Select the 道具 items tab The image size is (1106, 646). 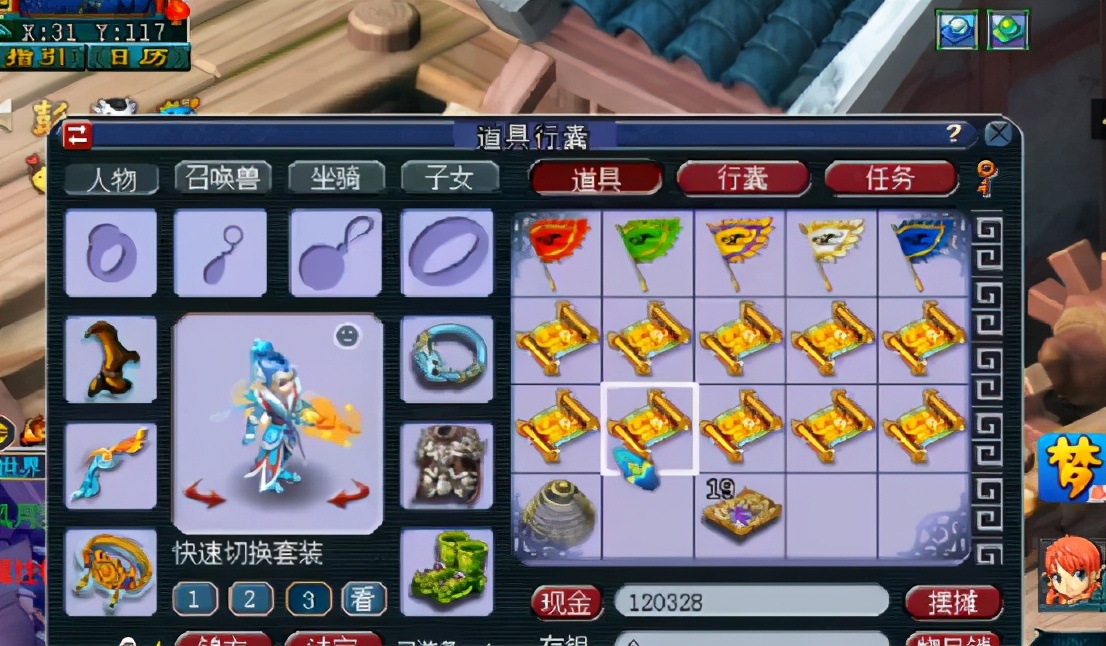pos(596,178)
